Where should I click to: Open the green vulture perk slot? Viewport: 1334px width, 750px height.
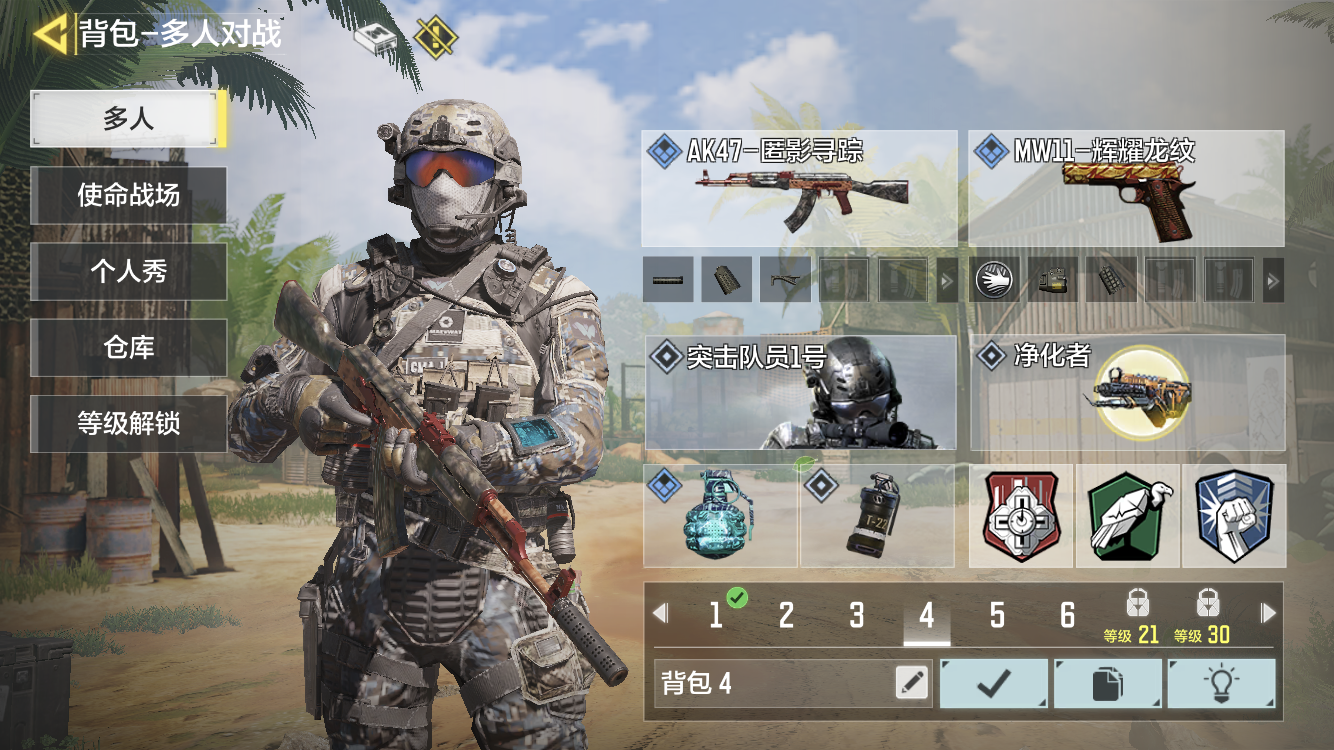pos(1128,516)
